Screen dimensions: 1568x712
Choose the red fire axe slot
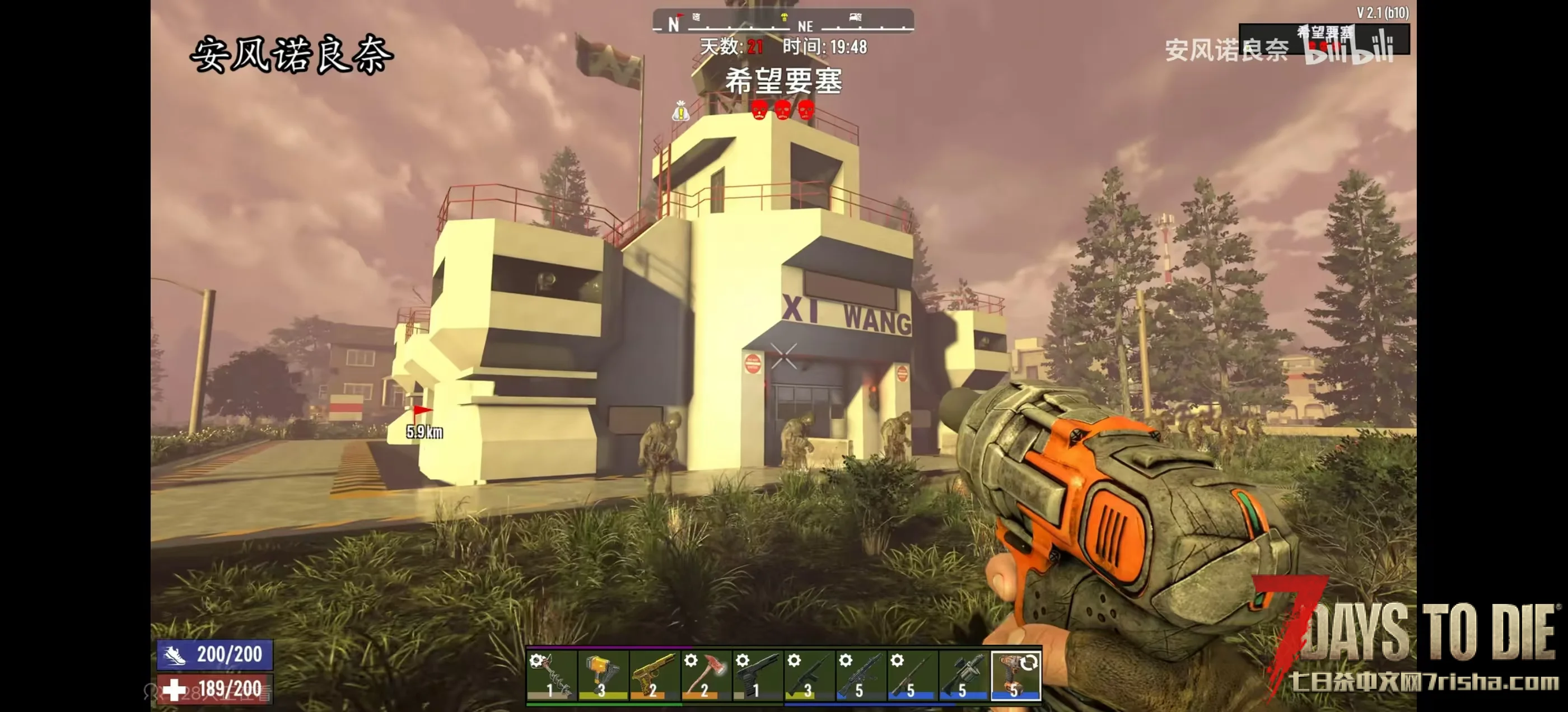705,674
